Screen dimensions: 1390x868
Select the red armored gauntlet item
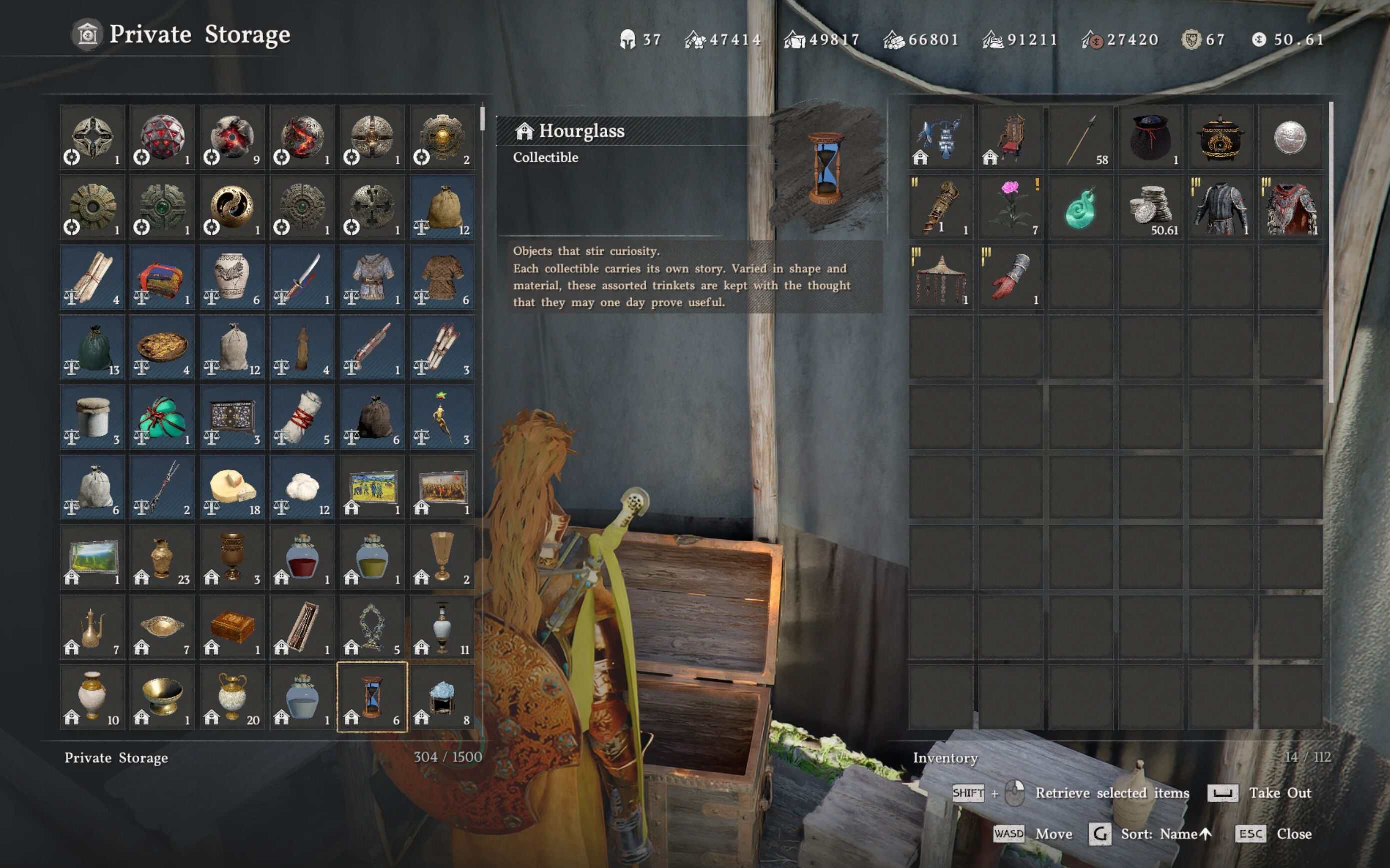coord(1011,277)
